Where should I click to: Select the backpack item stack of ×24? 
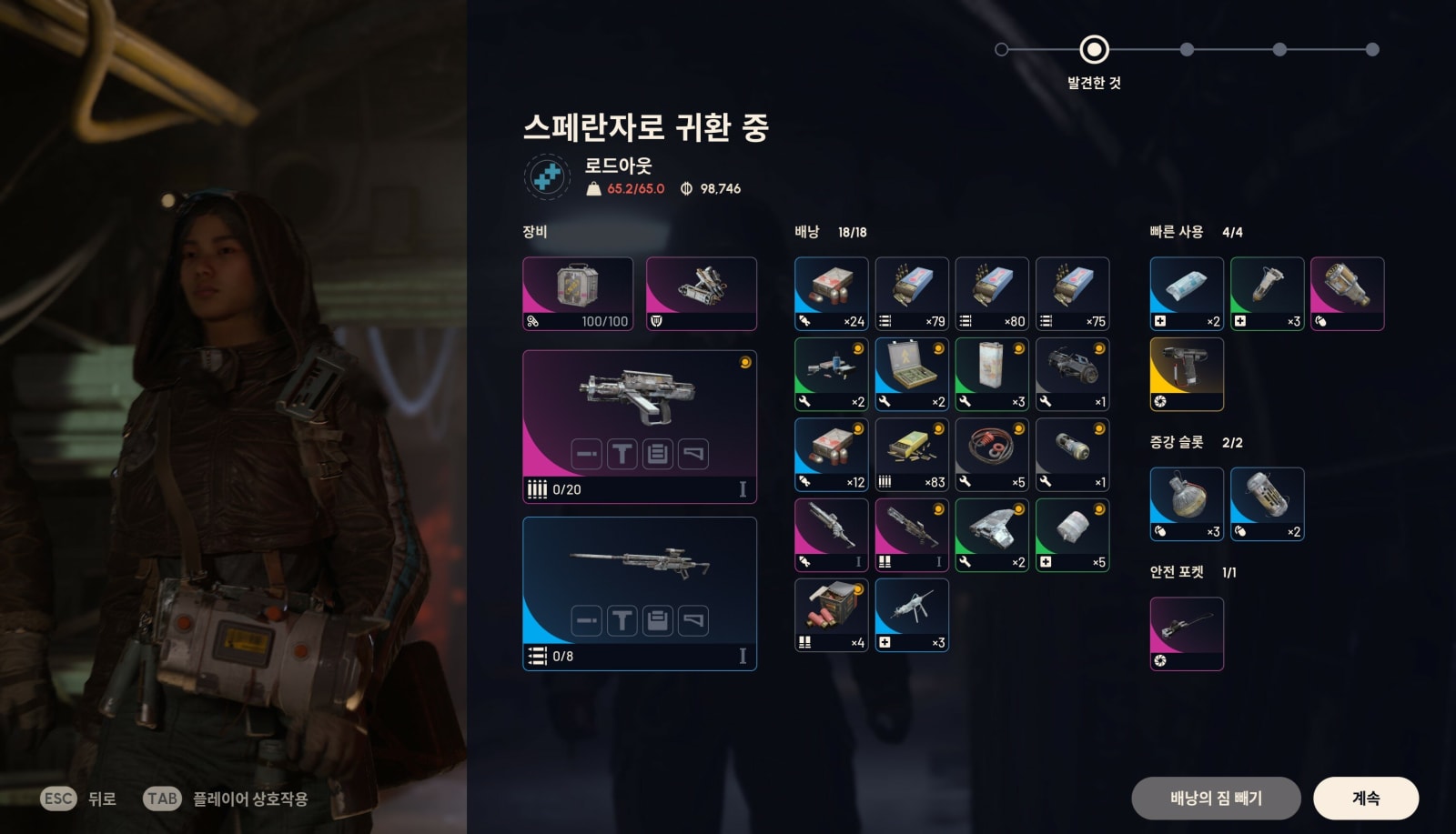pyautogui.click(x=831, y=293)
